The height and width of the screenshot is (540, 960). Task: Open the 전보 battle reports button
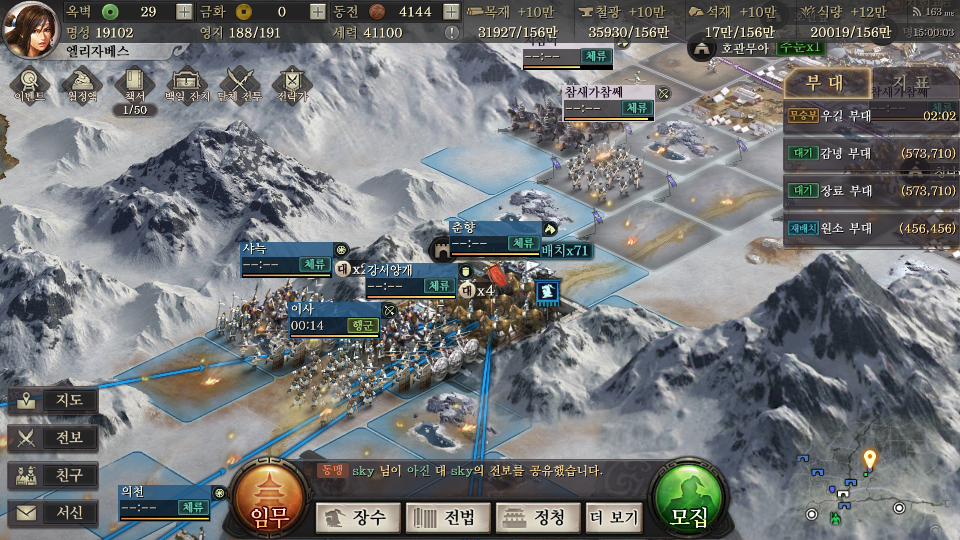[x=54, y=438]
